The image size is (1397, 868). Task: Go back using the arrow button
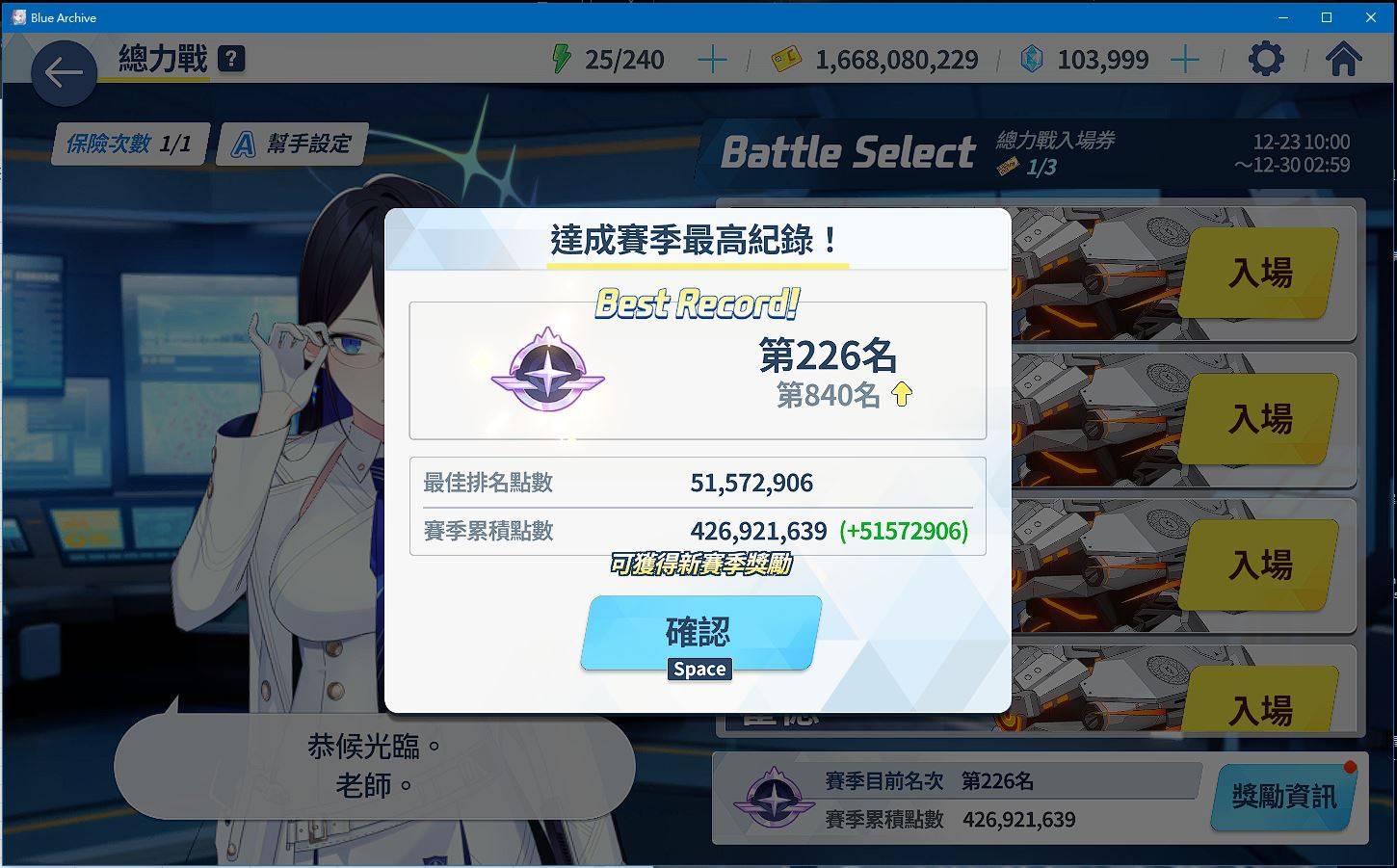point(64,72)
